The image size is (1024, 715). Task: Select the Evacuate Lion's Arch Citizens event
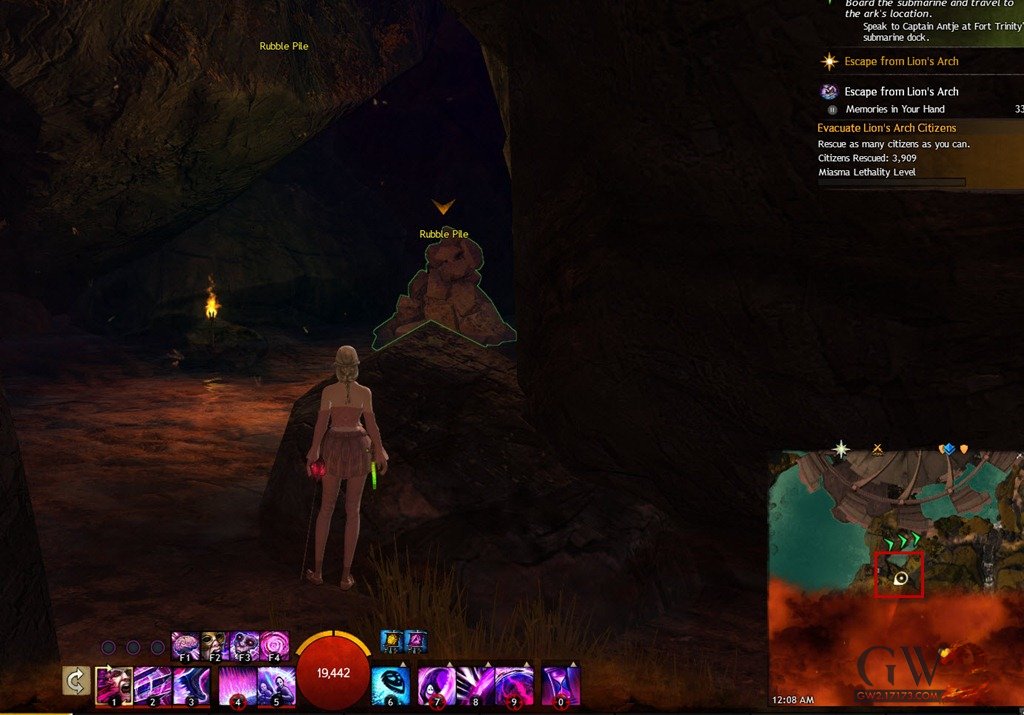point(887,128)
